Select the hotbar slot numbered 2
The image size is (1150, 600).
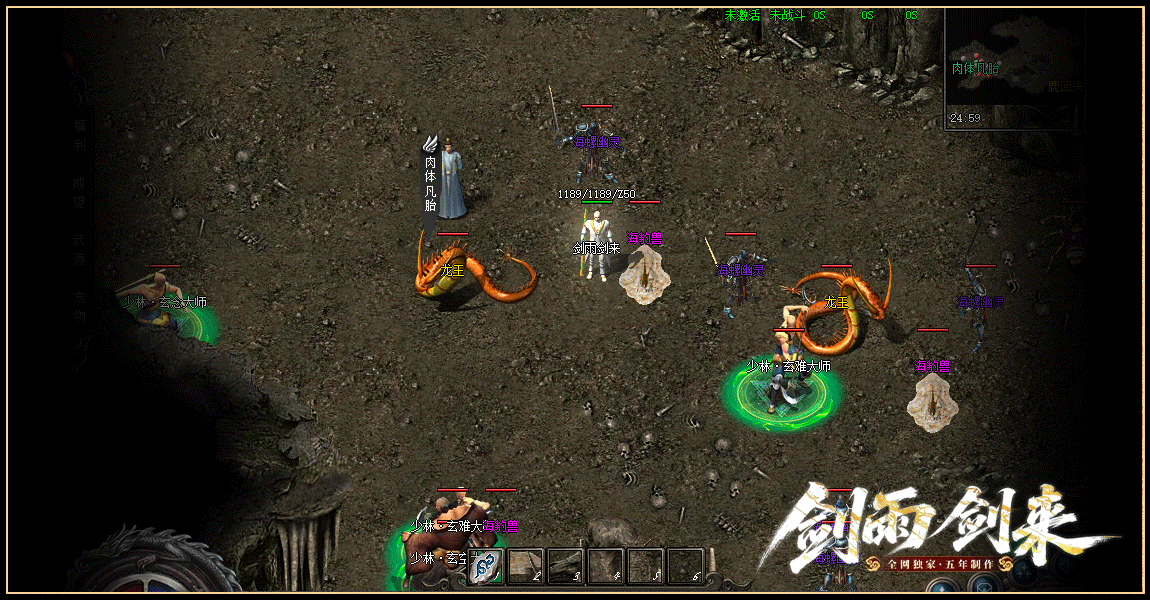pyautogui.click(x=526, y=566)
